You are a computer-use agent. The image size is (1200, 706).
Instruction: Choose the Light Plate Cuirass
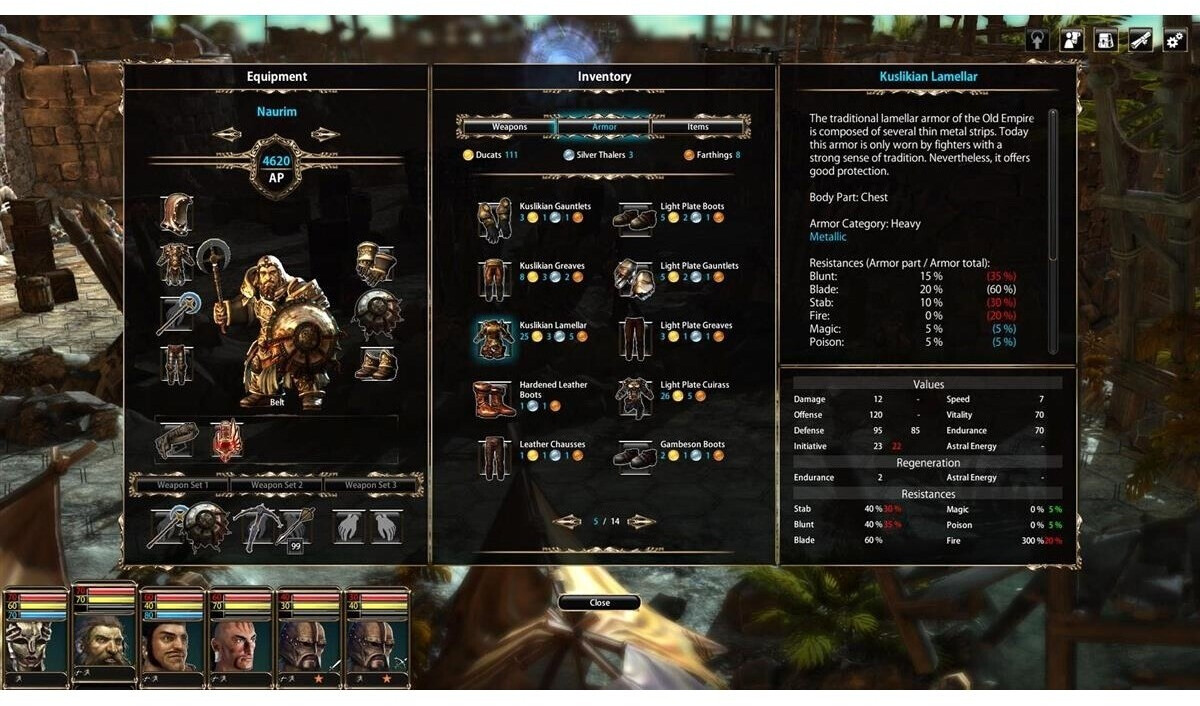(634, 397)
